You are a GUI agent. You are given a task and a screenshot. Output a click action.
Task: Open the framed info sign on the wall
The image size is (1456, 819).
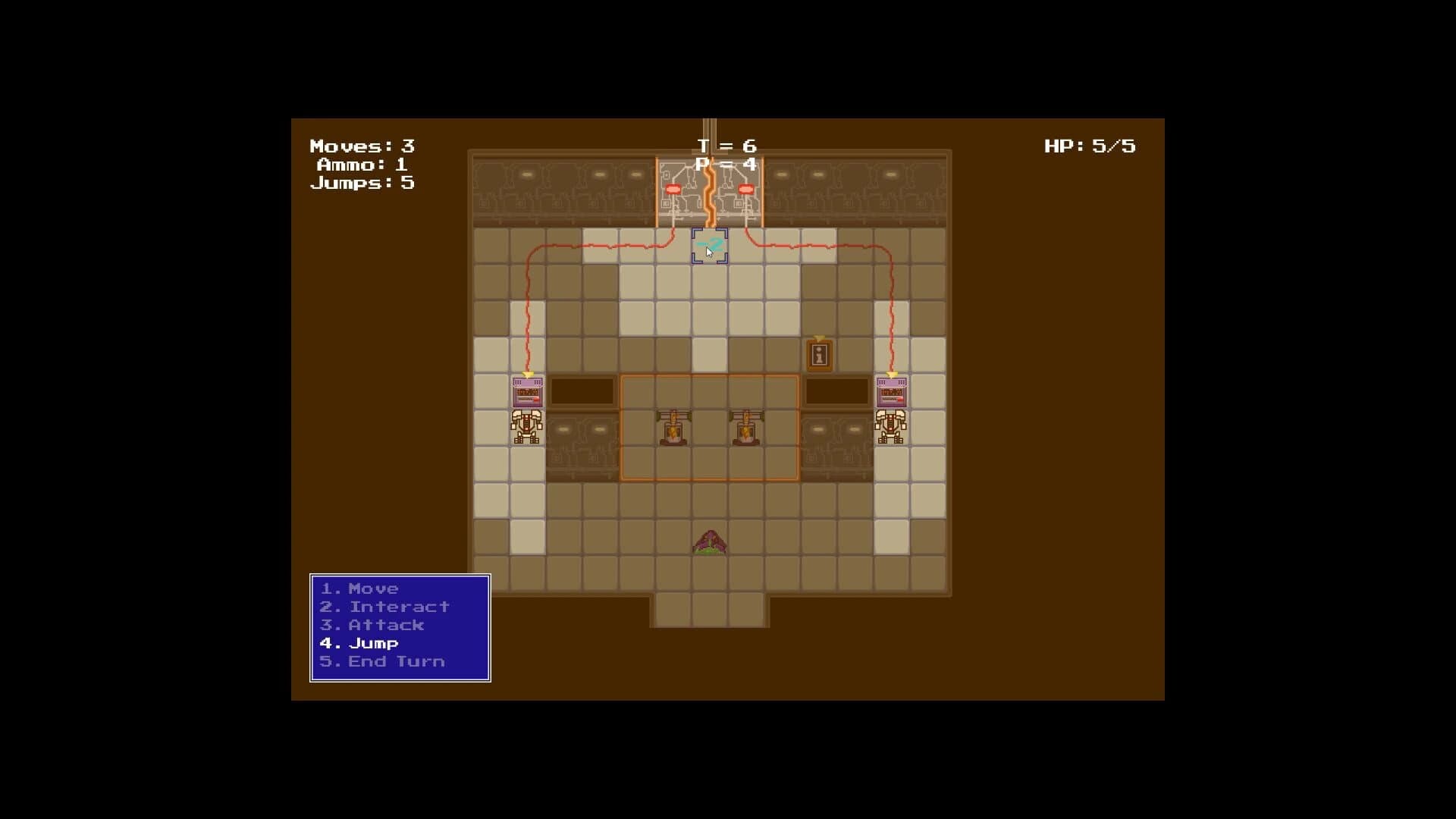[819, 354]
